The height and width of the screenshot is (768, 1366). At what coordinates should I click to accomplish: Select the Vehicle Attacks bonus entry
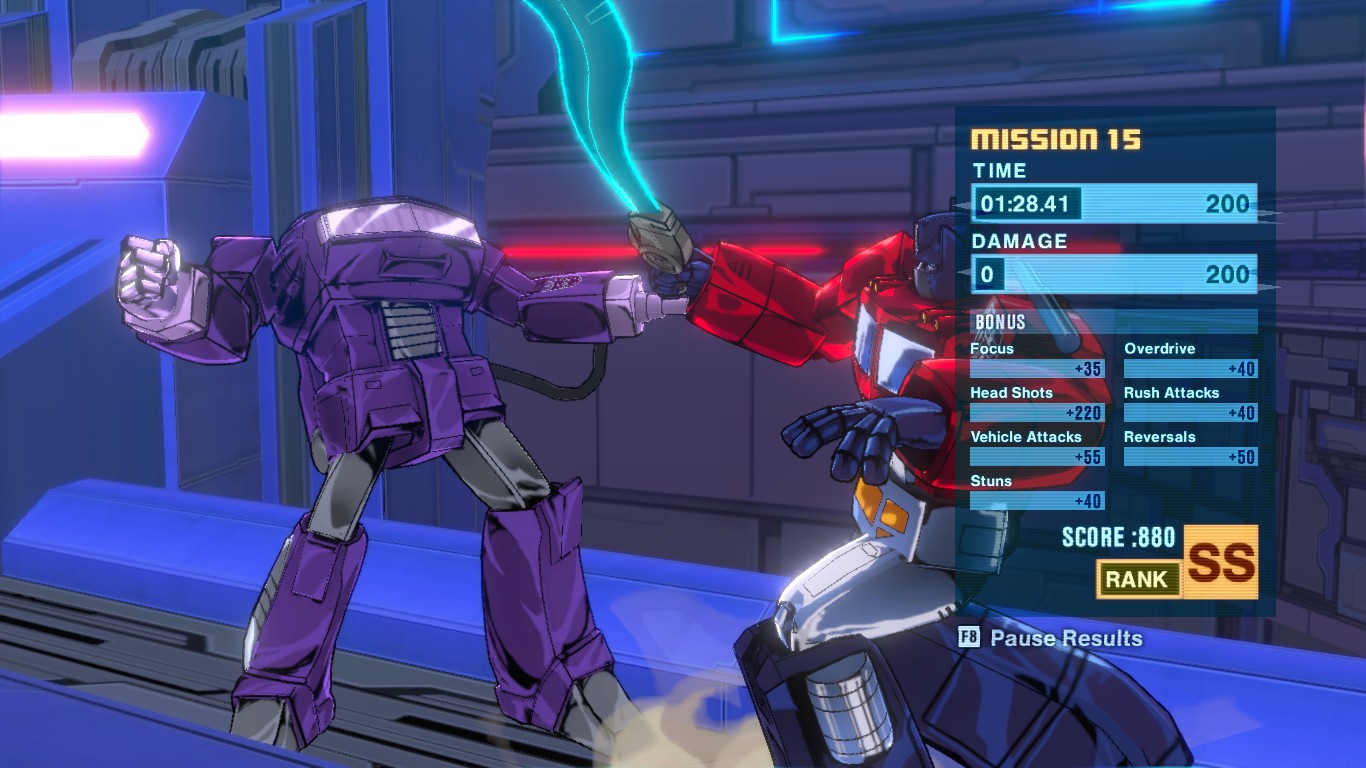[x=1037, y=447]
